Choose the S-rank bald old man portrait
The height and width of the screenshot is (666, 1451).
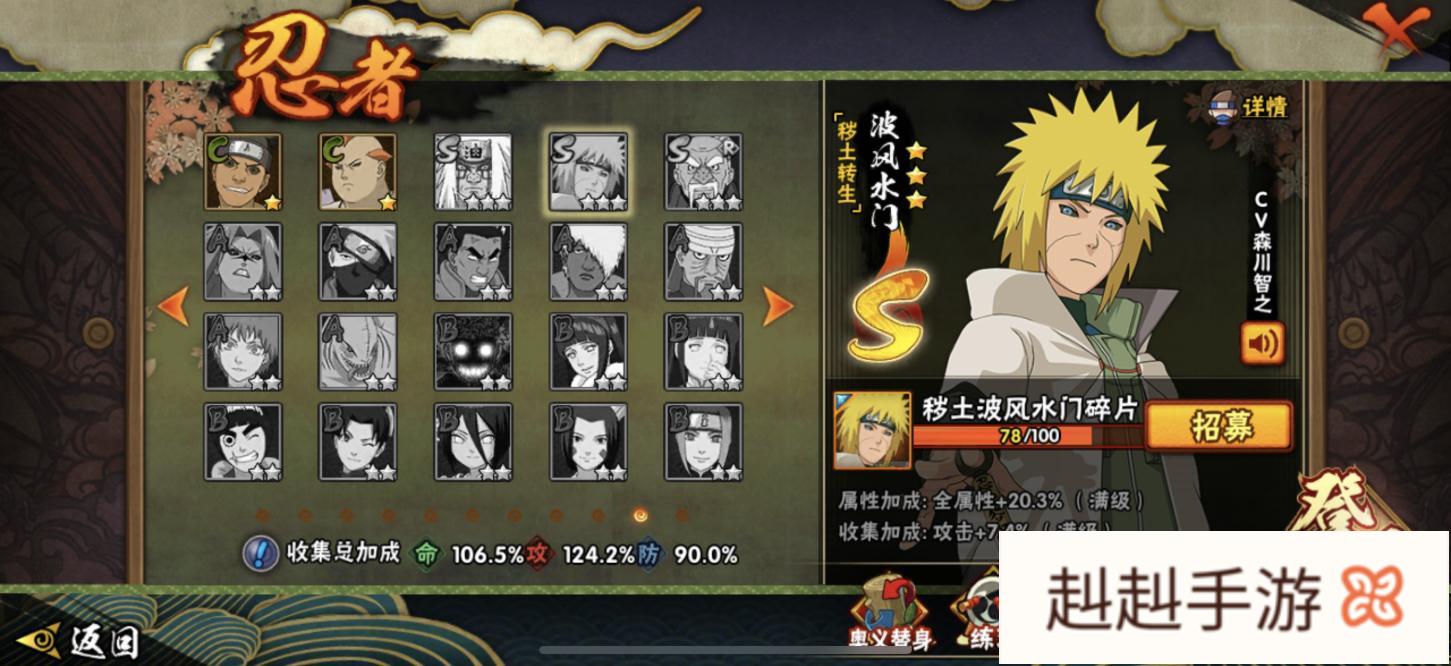click(x=703, y=171)
